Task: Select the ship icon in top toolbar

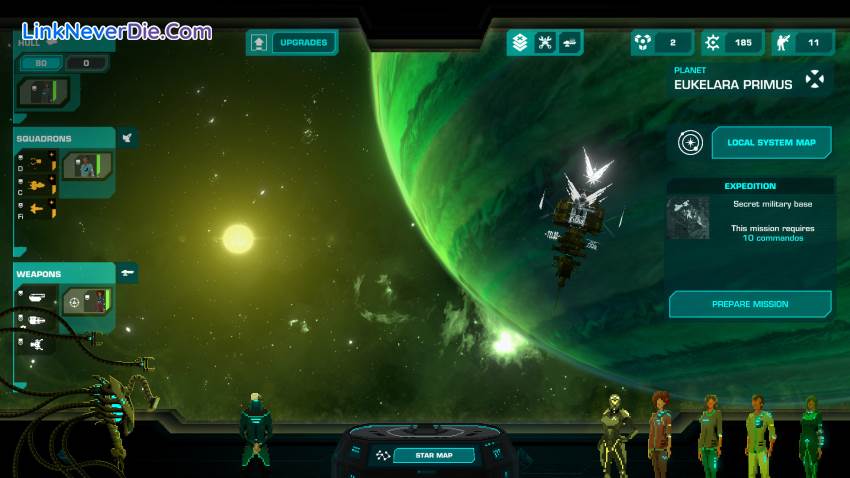Action: pos(570,42)
